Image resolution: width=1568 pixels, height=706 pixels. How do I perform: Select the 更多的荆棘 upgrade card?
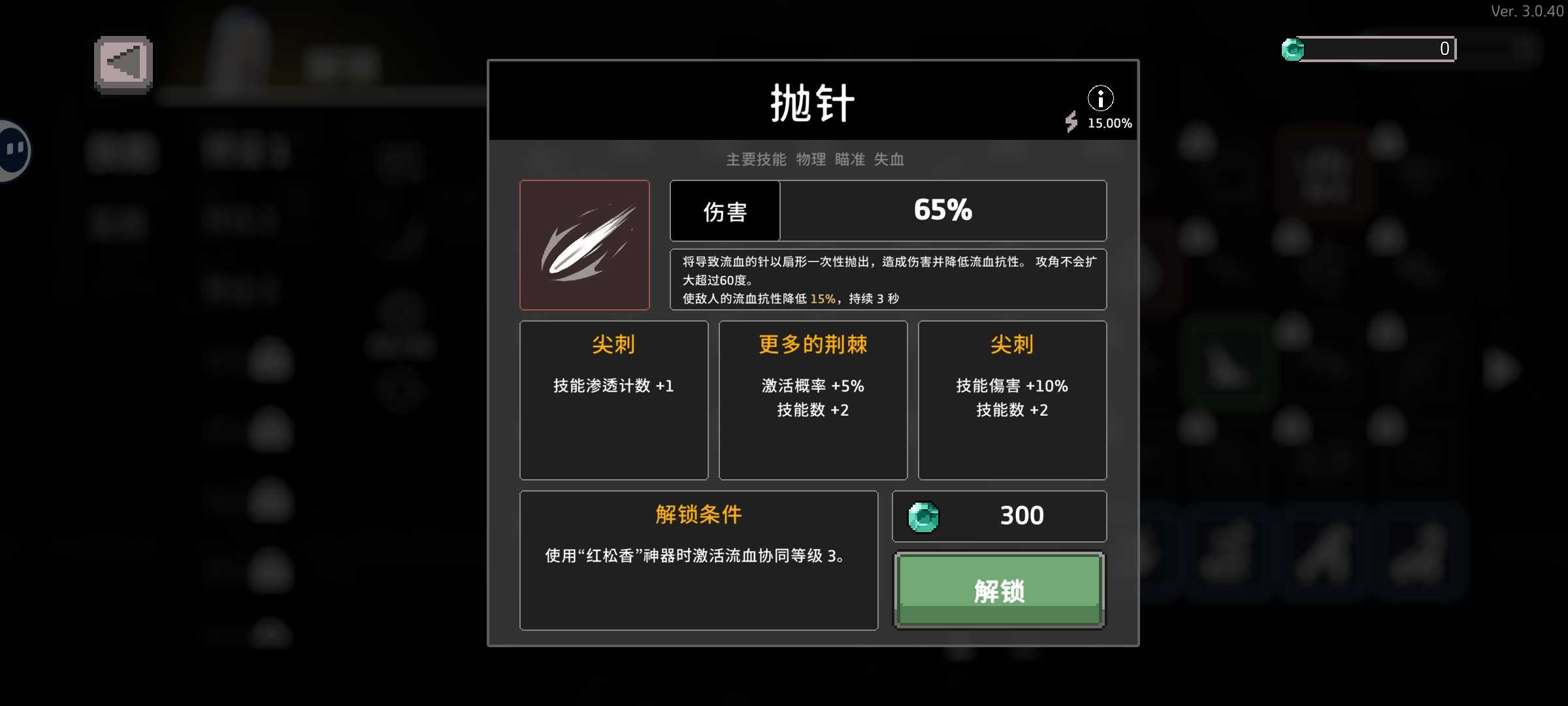pos(813,400)
